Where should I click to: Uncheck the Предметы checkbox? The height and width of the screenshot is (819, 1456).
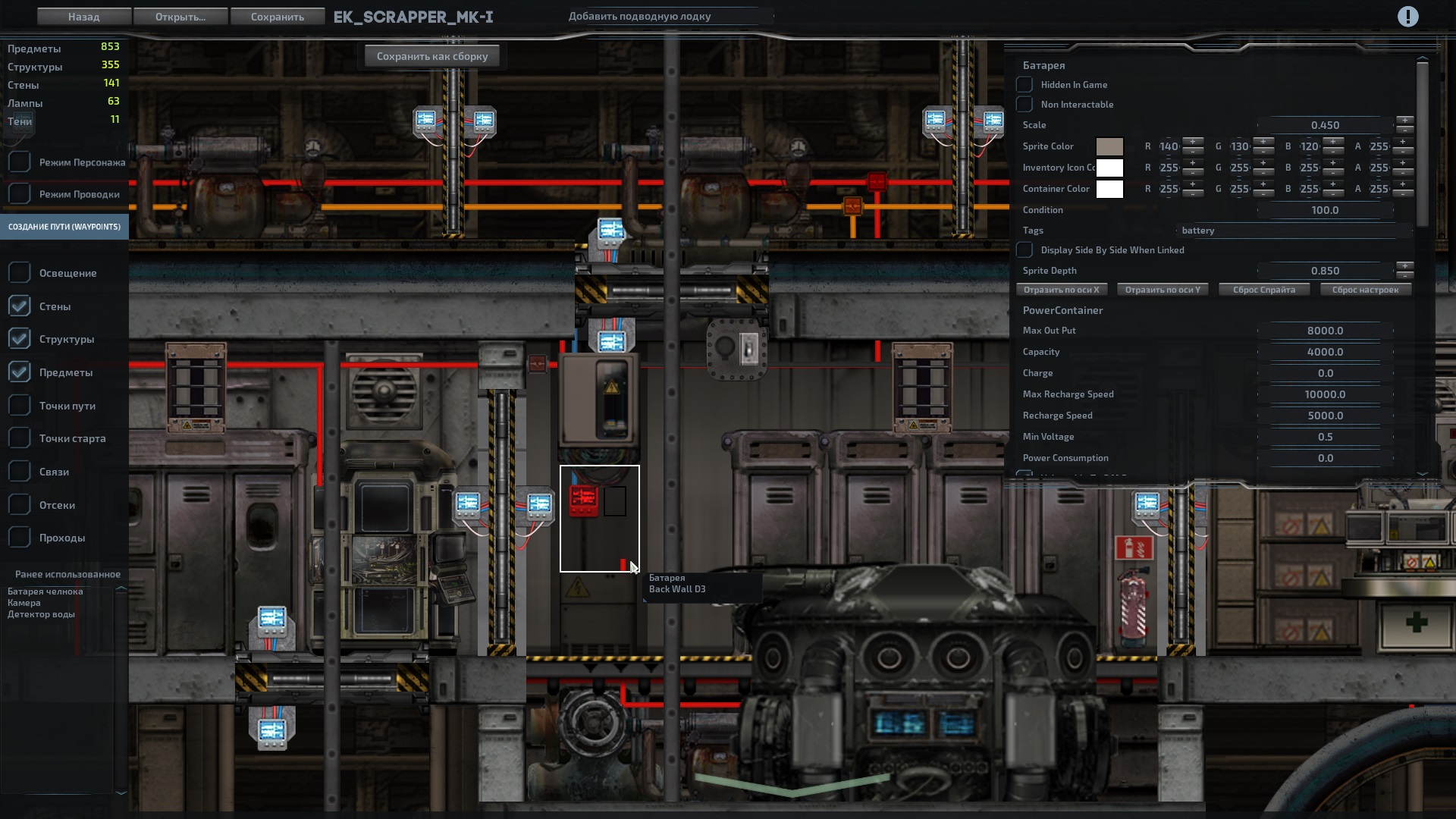point(19,372)
